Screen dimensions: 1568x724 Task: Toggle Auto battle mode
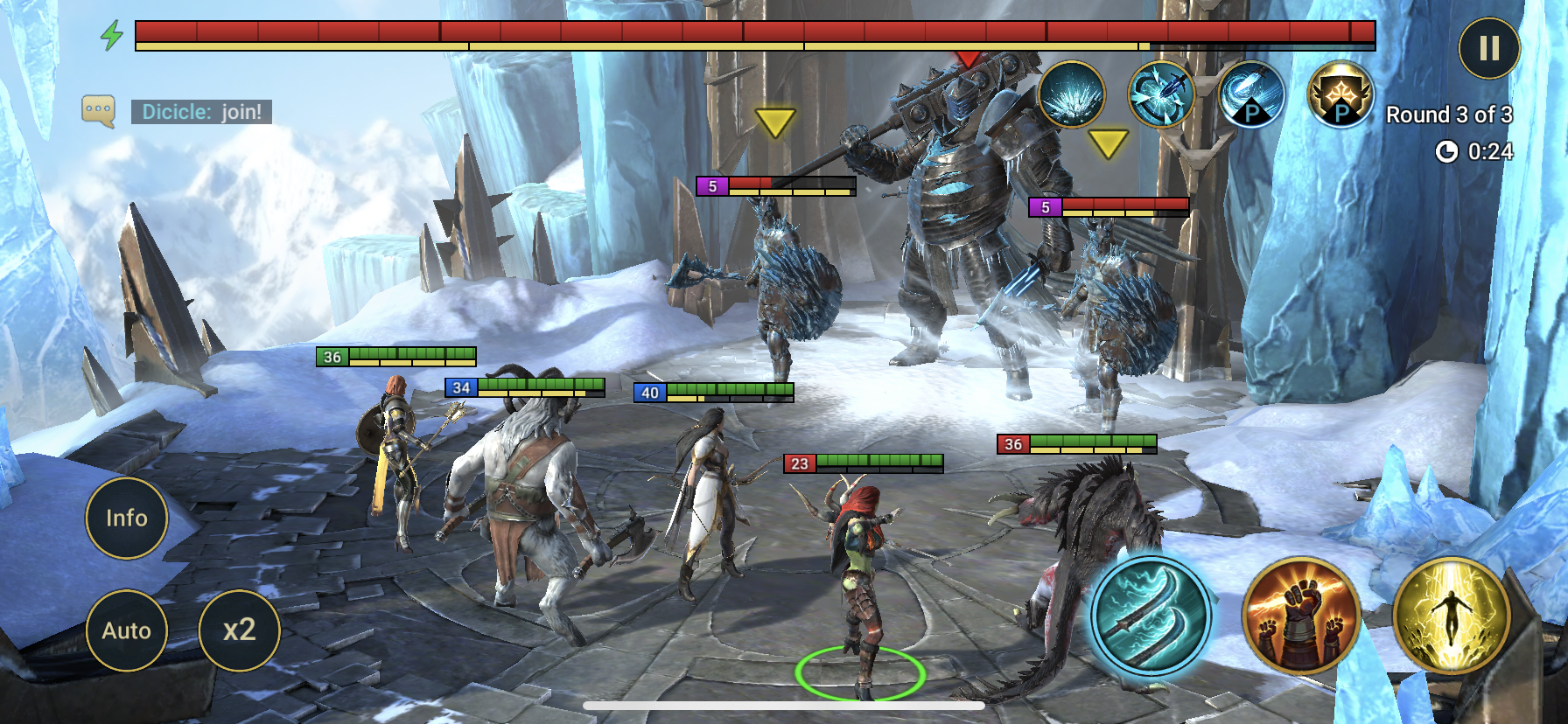coord(127,630)
